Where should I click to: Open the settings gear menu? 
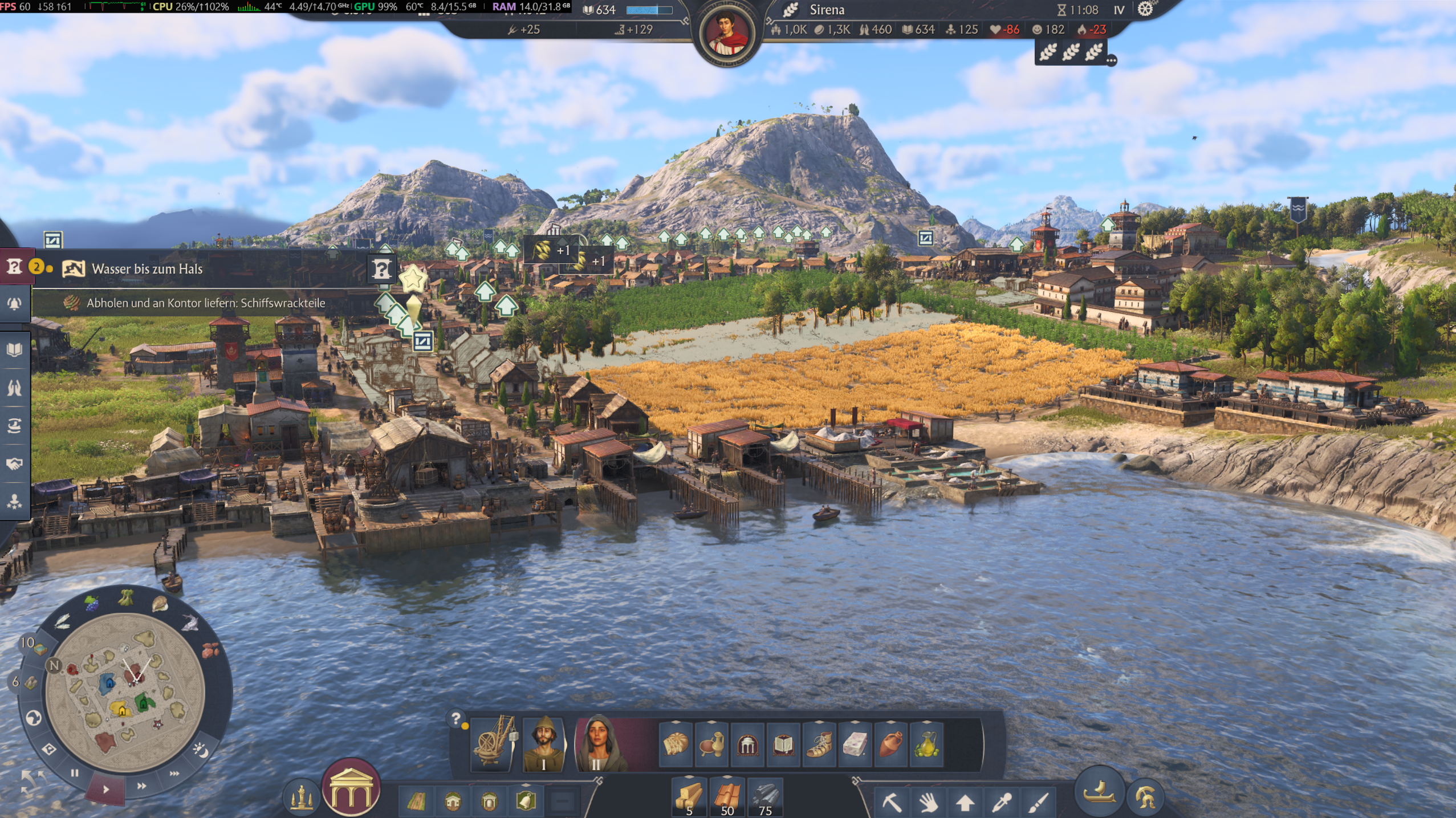pos(1145,9)
